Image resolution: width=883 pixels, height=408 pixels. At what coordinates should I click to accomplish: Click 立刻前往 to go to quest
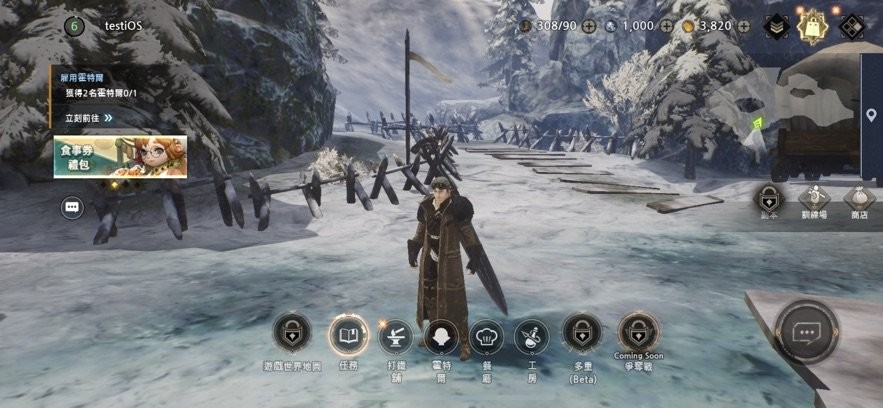pos(88,117)
